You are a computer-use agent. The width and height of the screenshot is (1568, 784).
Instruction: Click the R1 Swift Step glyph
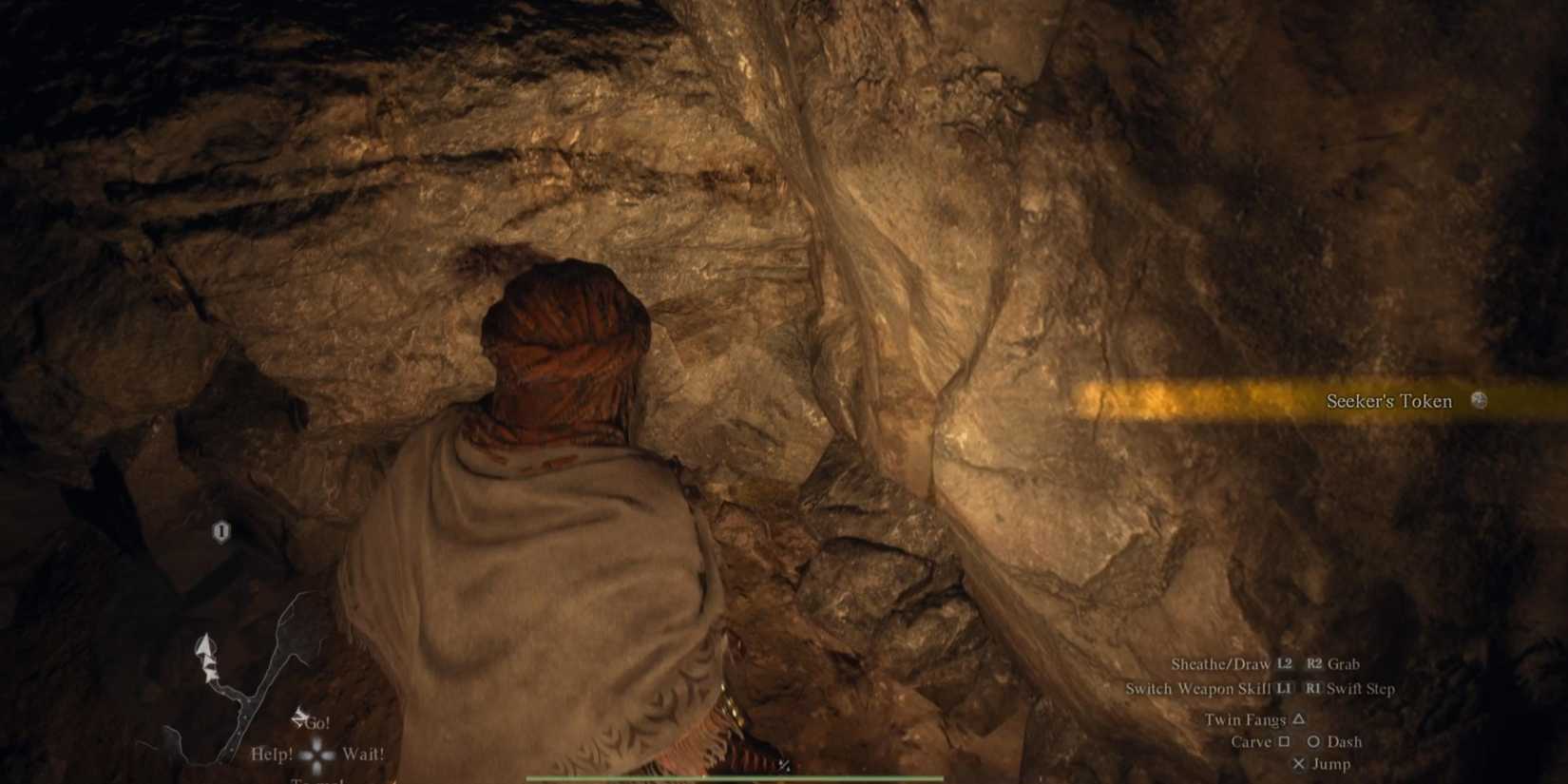1313,689
